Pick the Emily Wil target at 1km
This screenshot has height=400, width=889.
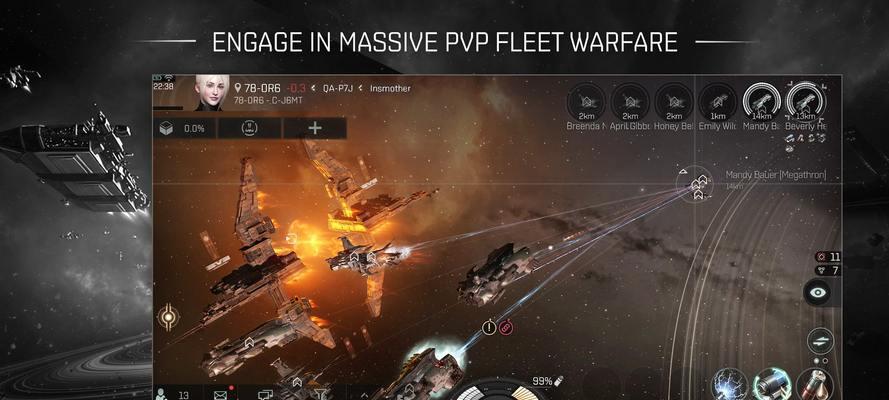(717, 101)
